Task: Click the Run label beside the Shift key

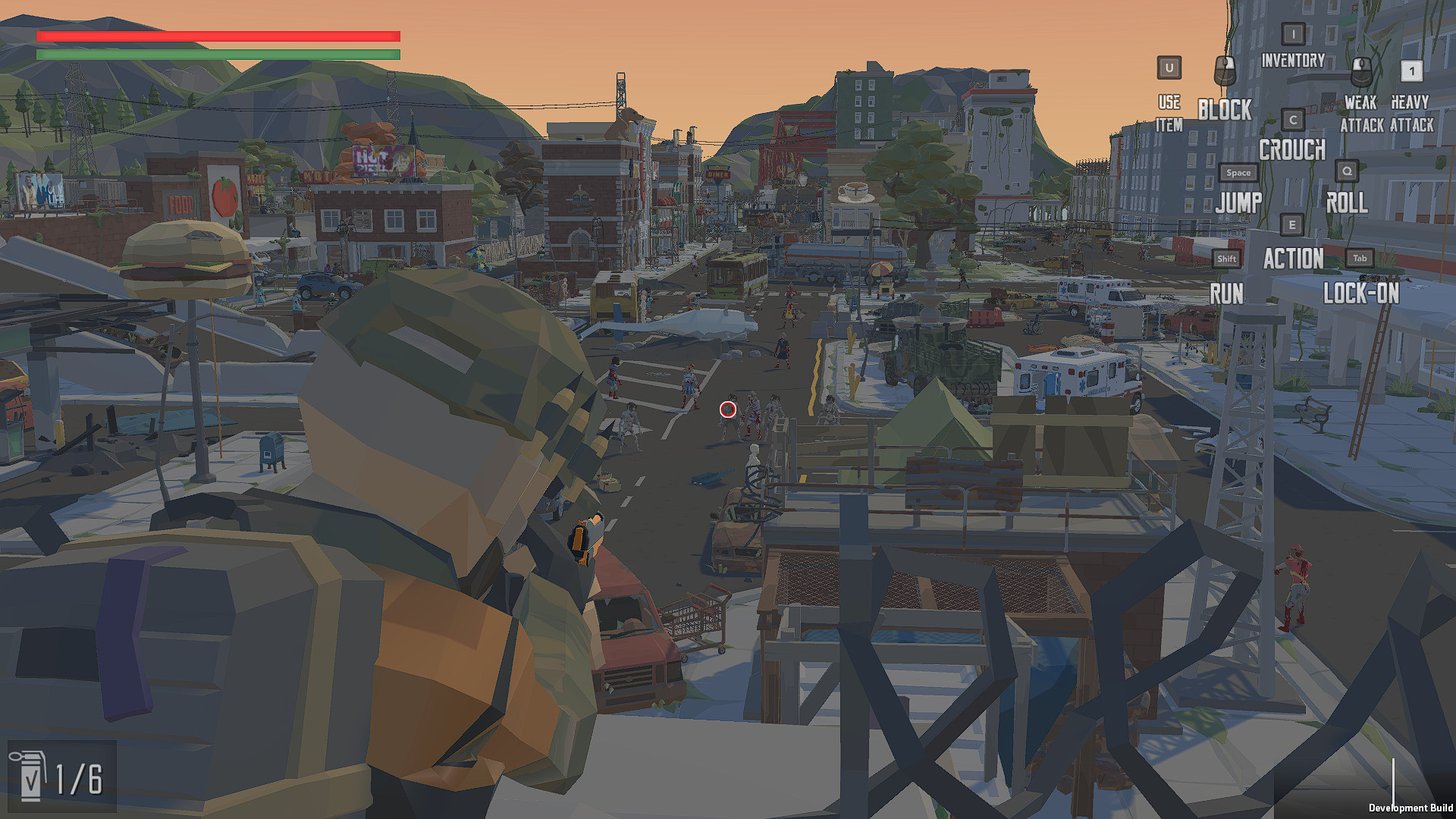Action: (1227, 293)
